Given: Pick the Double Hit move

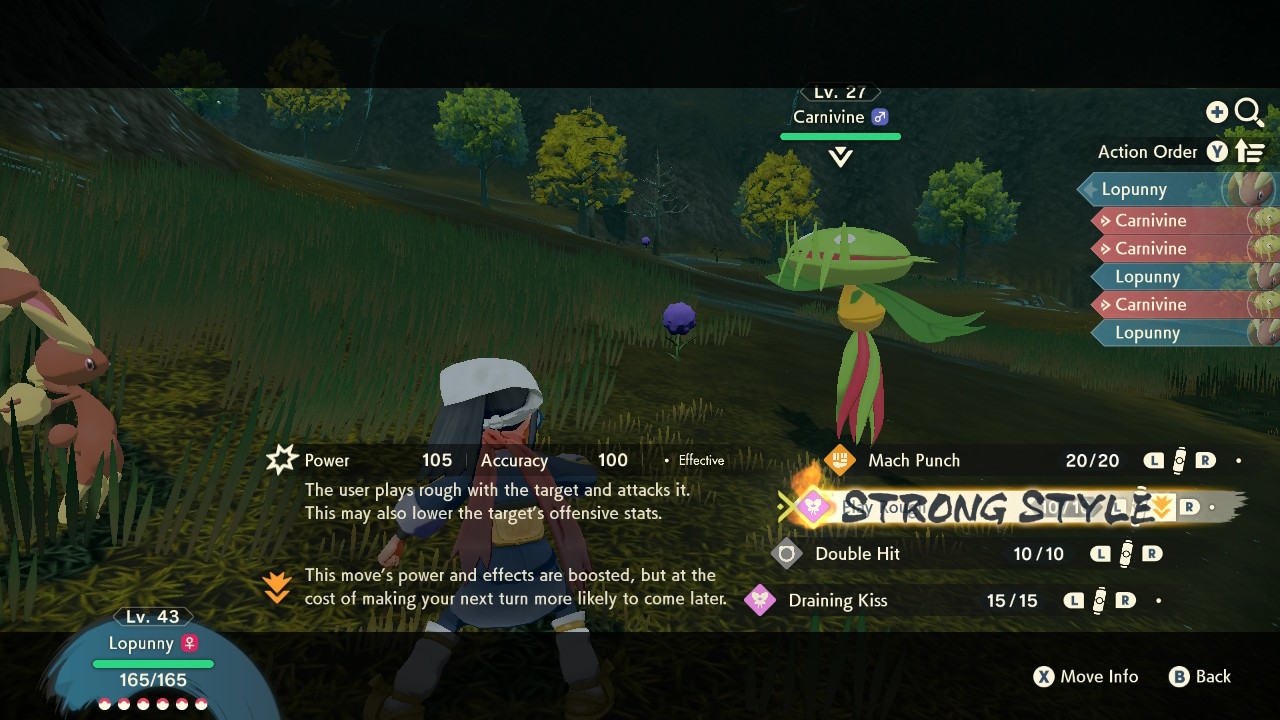Looking at the screenshot, I should [x=857, y=554].
